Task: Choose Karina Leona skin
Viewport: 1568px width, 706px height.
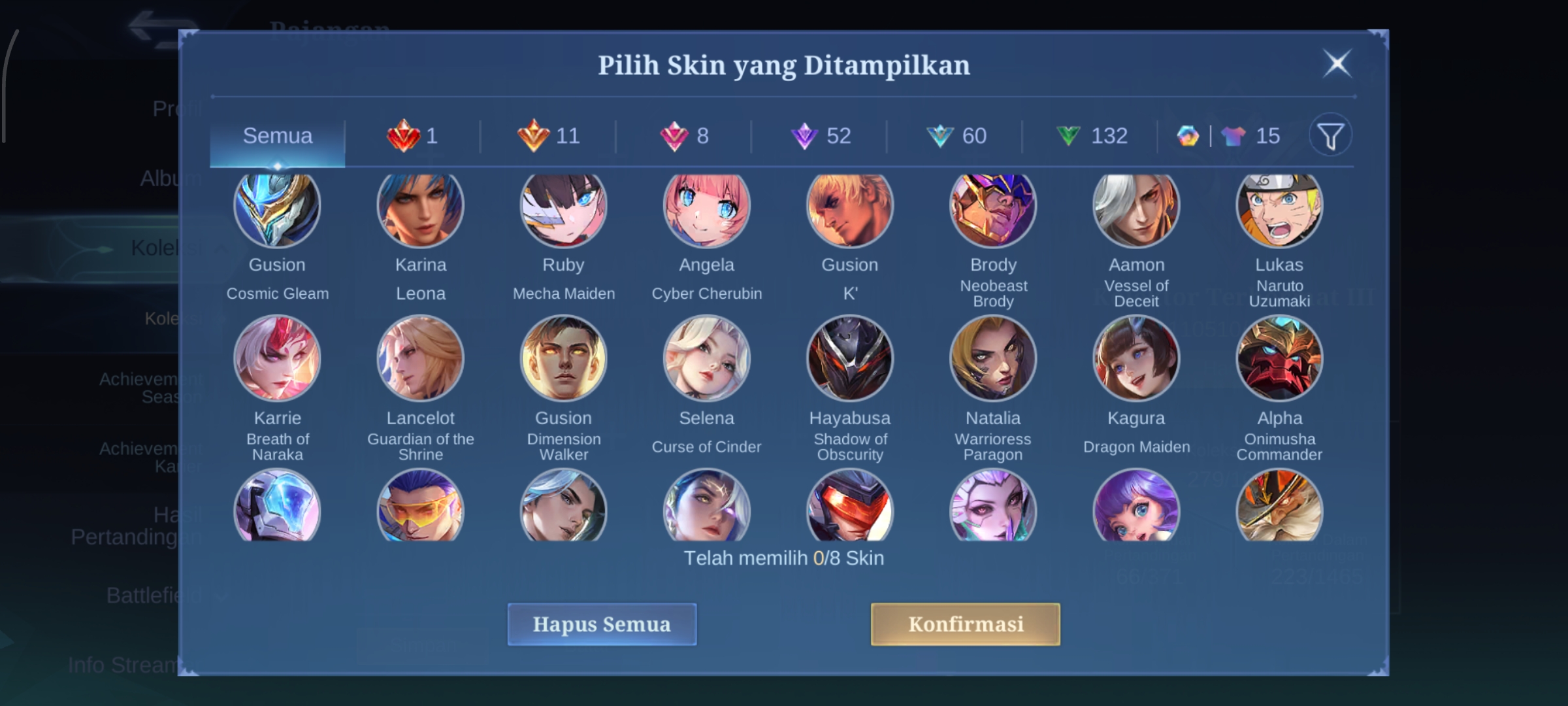Action: tap(420, 208)
